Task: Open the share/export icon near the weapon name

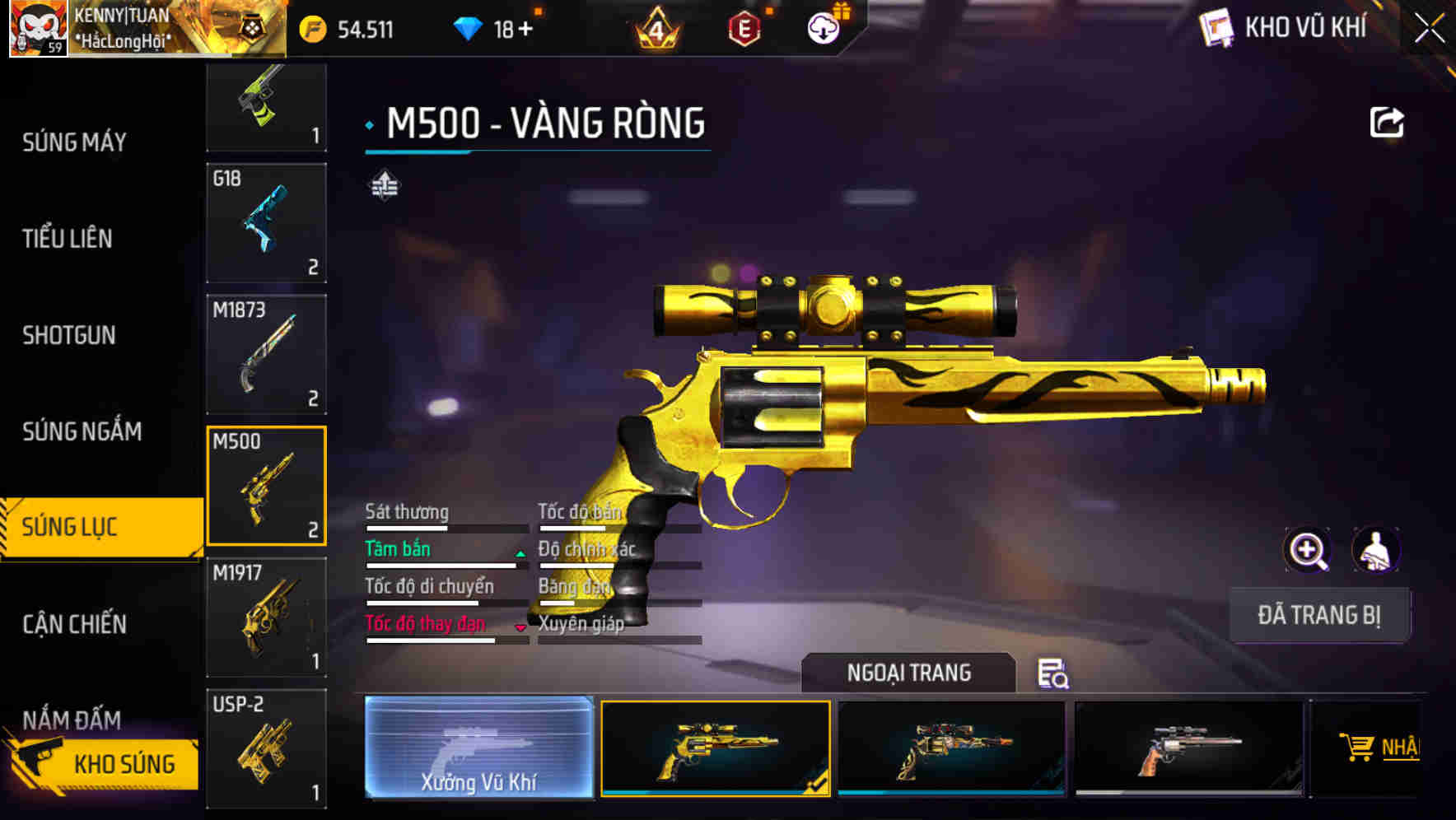Action: 1388,122
